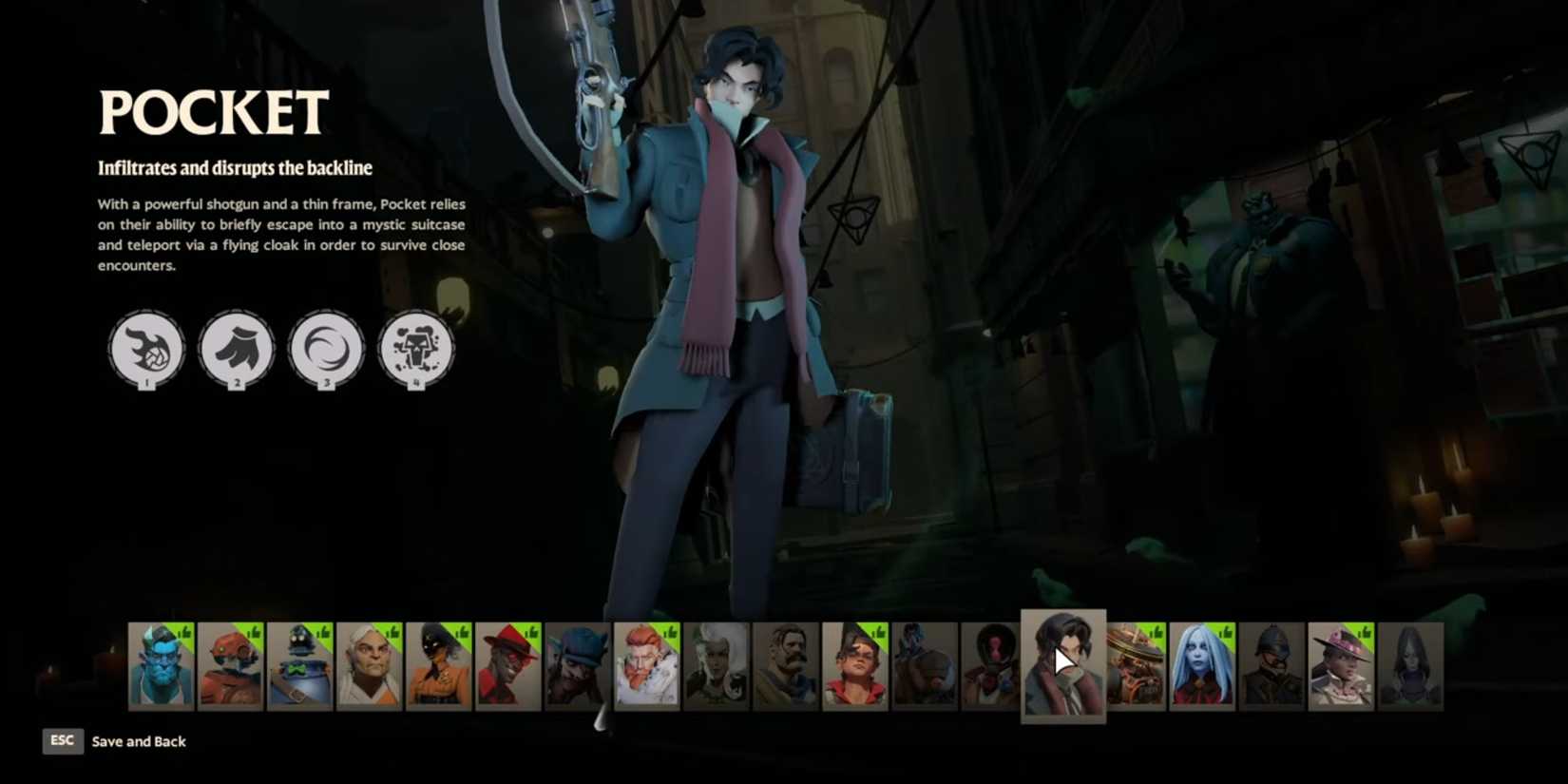Select the dark helmeted Warden portrait
The image size is (1568, 784).
pyautogui.click(x=1272, y=666)
